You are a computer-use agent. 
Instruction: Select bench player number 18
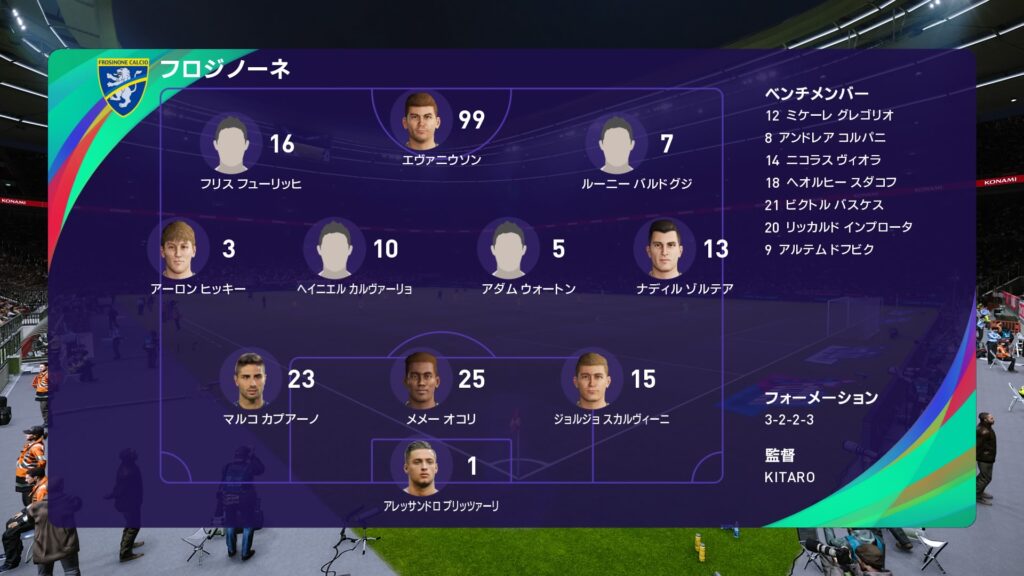click(x=830, y=182)
